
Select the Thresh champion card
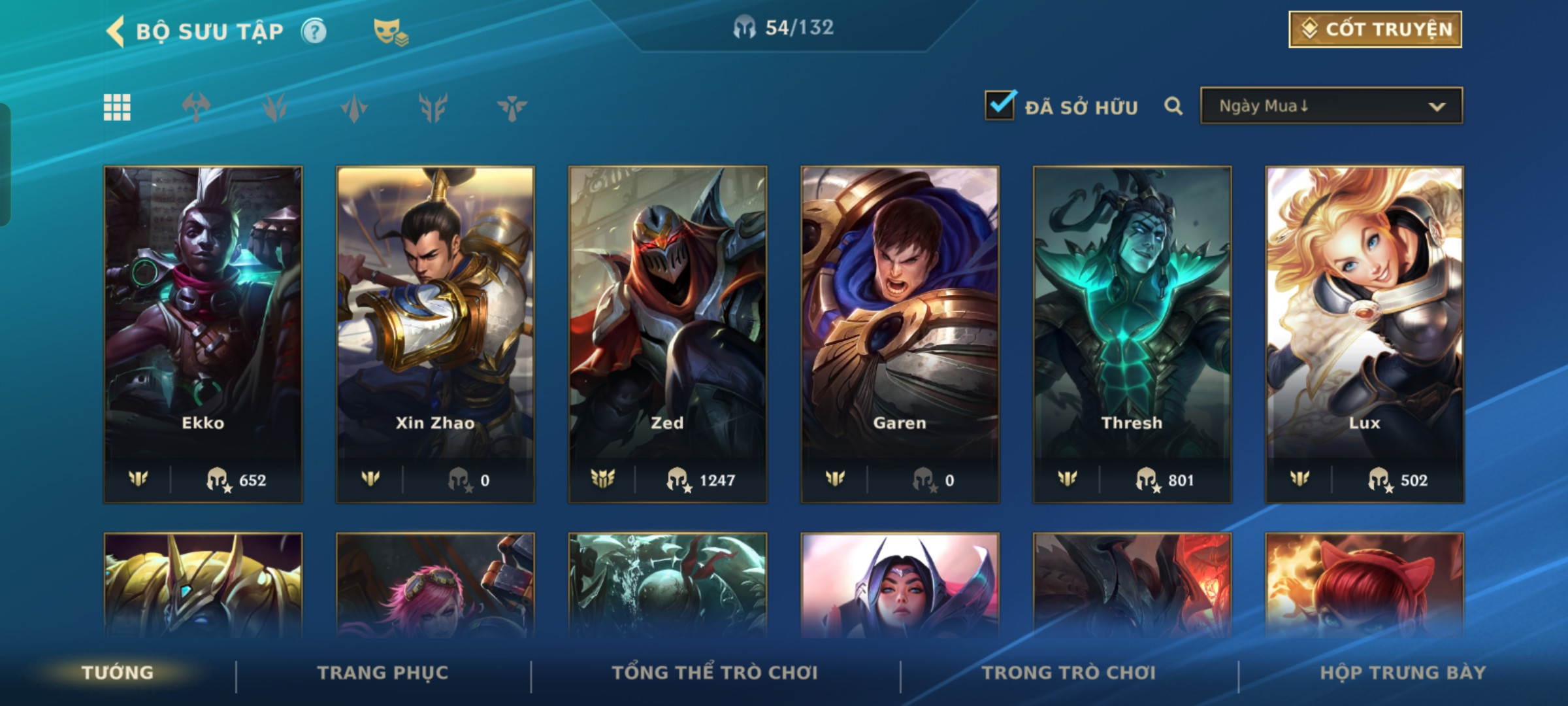click(x=1132, y=333)
